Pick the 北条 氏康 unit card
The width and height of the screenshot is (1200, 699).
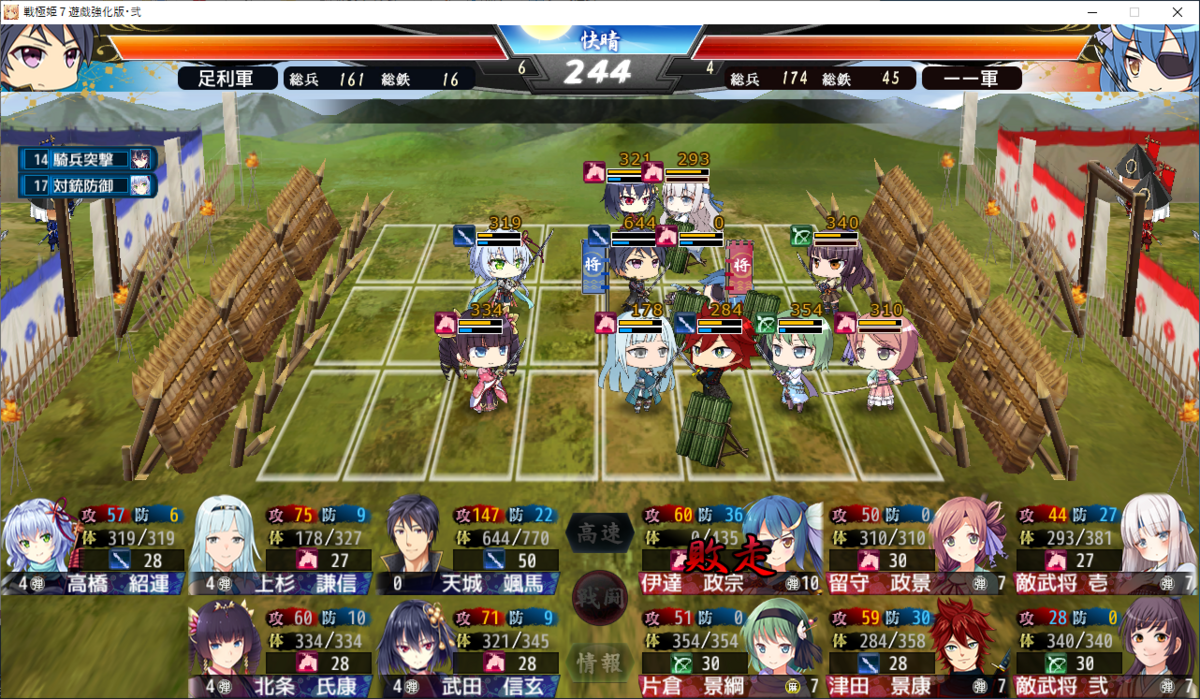pyautogui.click(x=280, y=646)
